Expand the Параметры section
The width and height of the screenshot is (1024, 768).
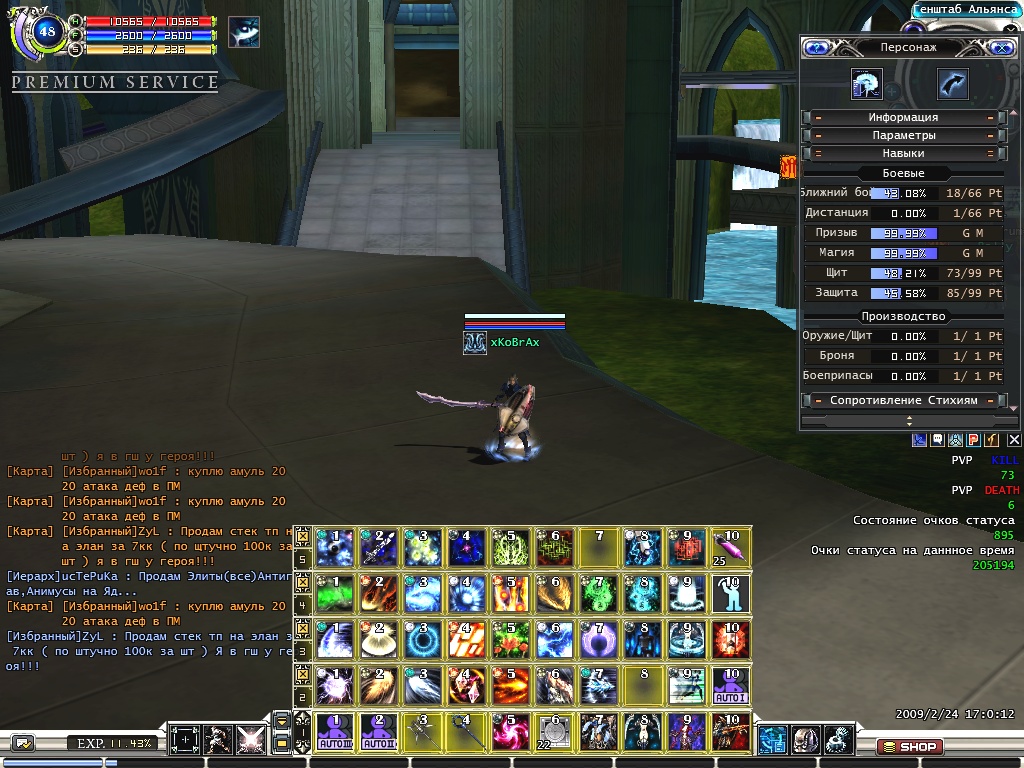pyautogui.click(x=903, y=135)
